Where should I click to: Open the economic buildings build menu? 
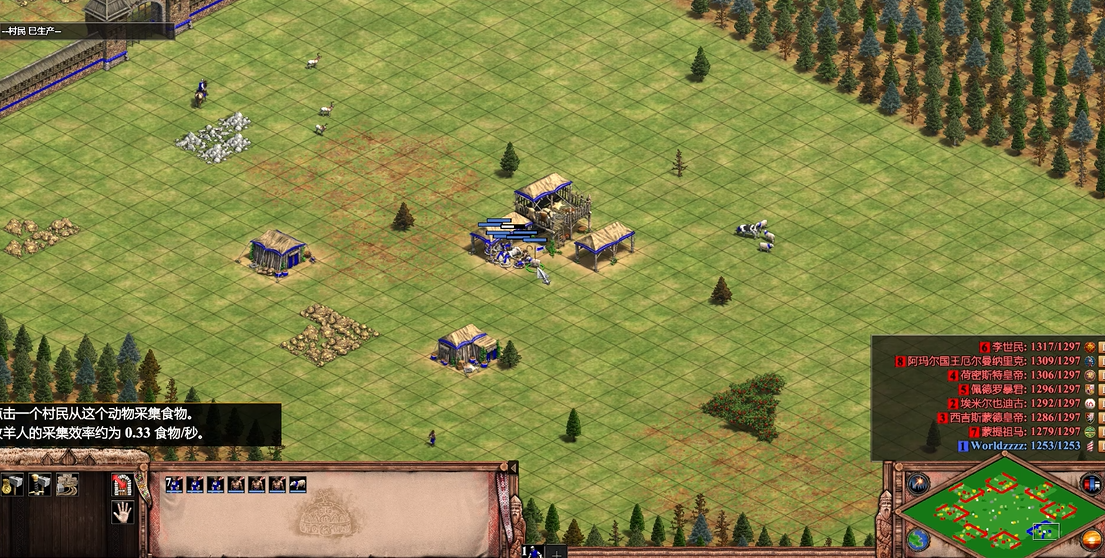[x=13, y=485]
